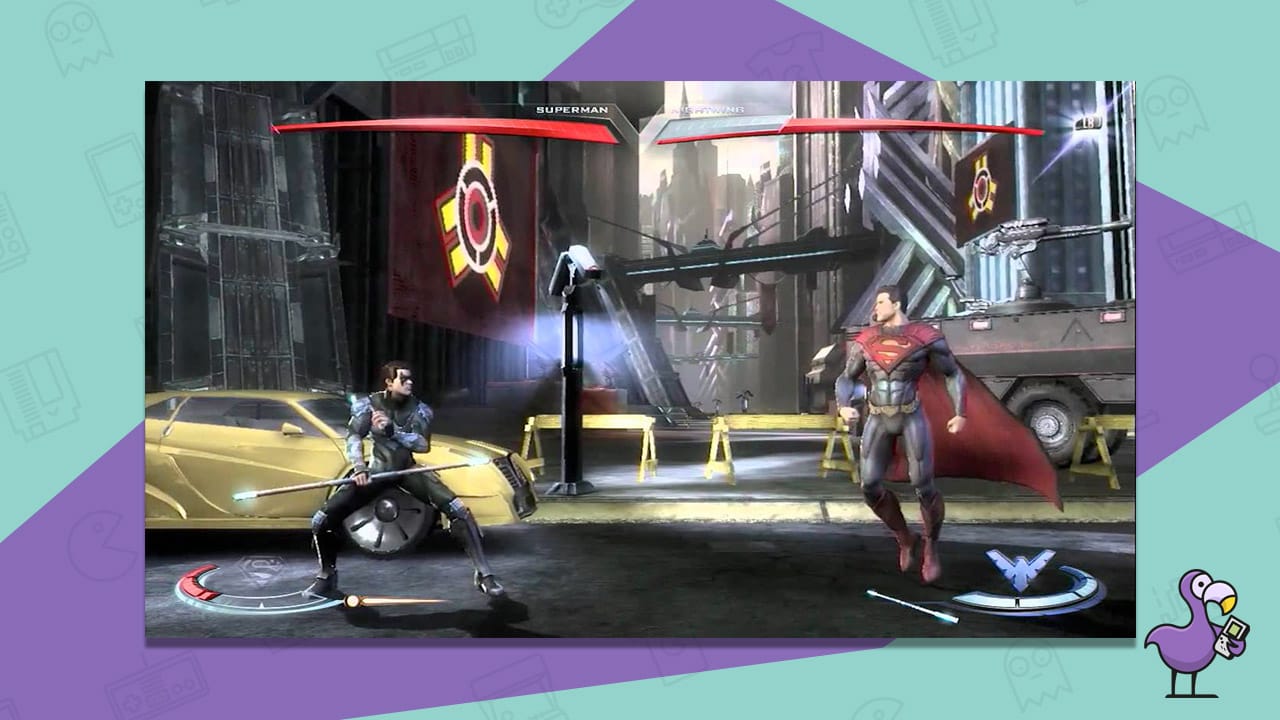The width and height of the screenshot is (1280, 720).
Task: Click the security camera on the pole
Action: tap(575, 262)
